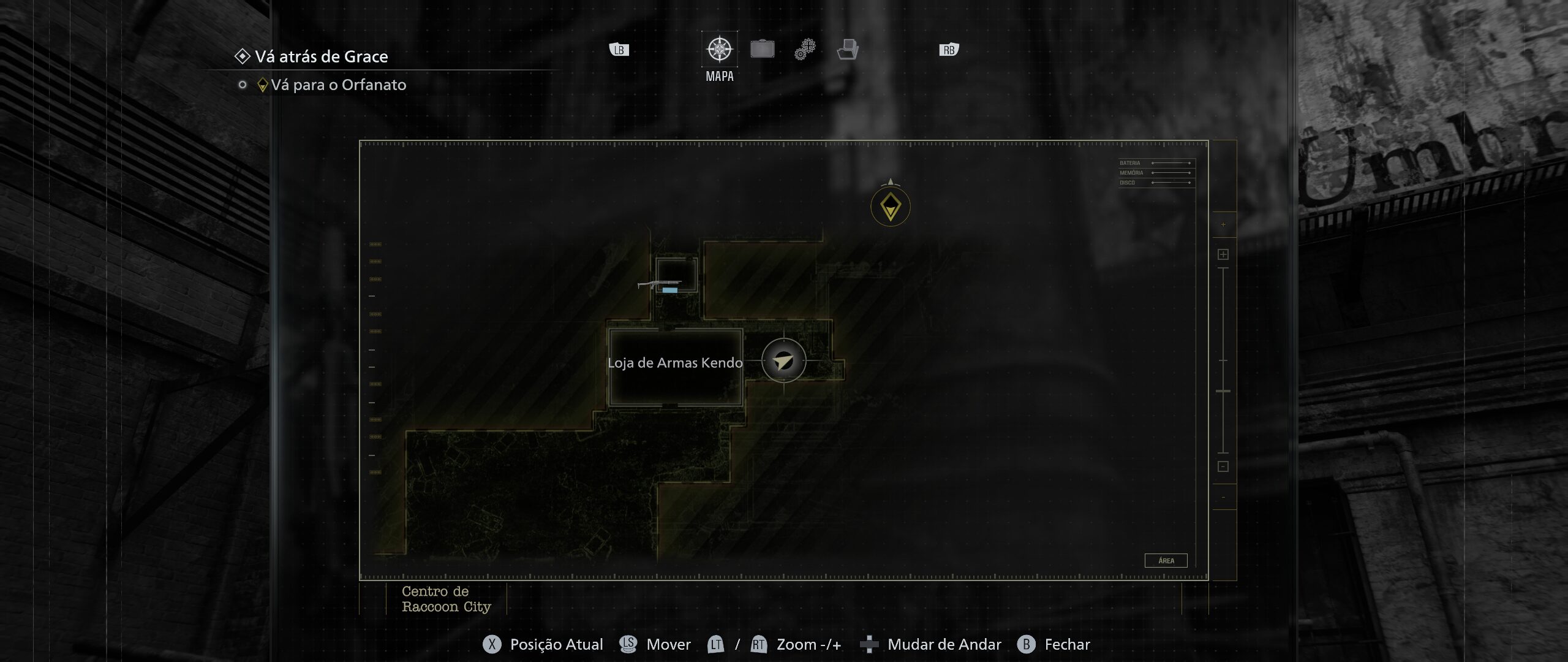
Task: Click the player position arrow marker
Action: click(783, 361)
